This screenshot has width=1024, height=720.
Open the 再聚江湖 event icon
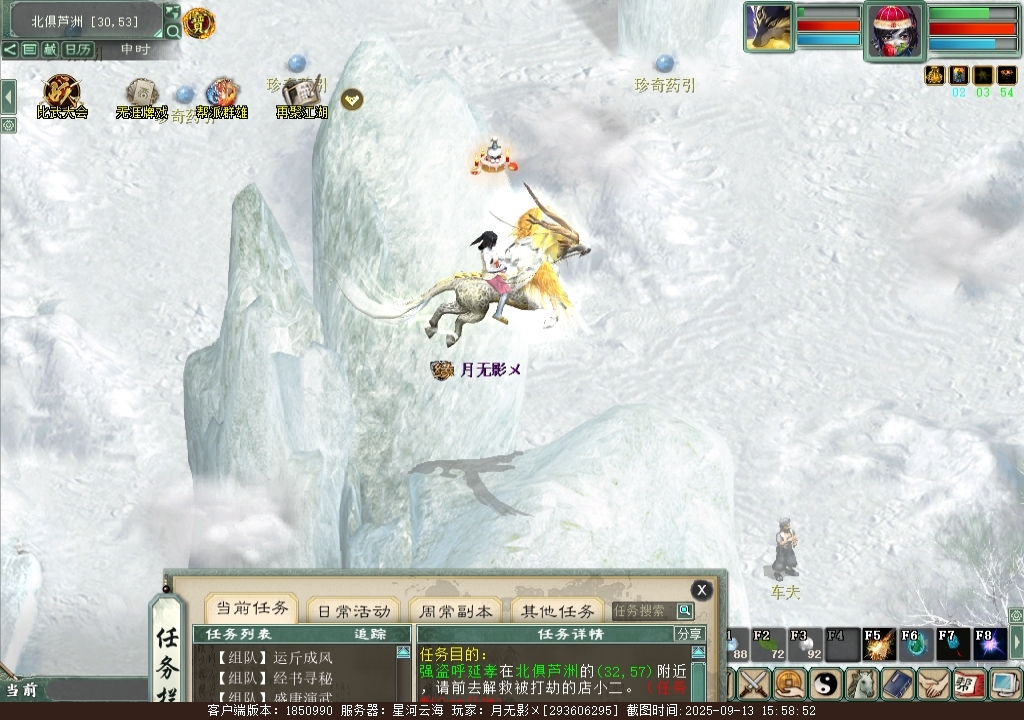pos(301,95)
